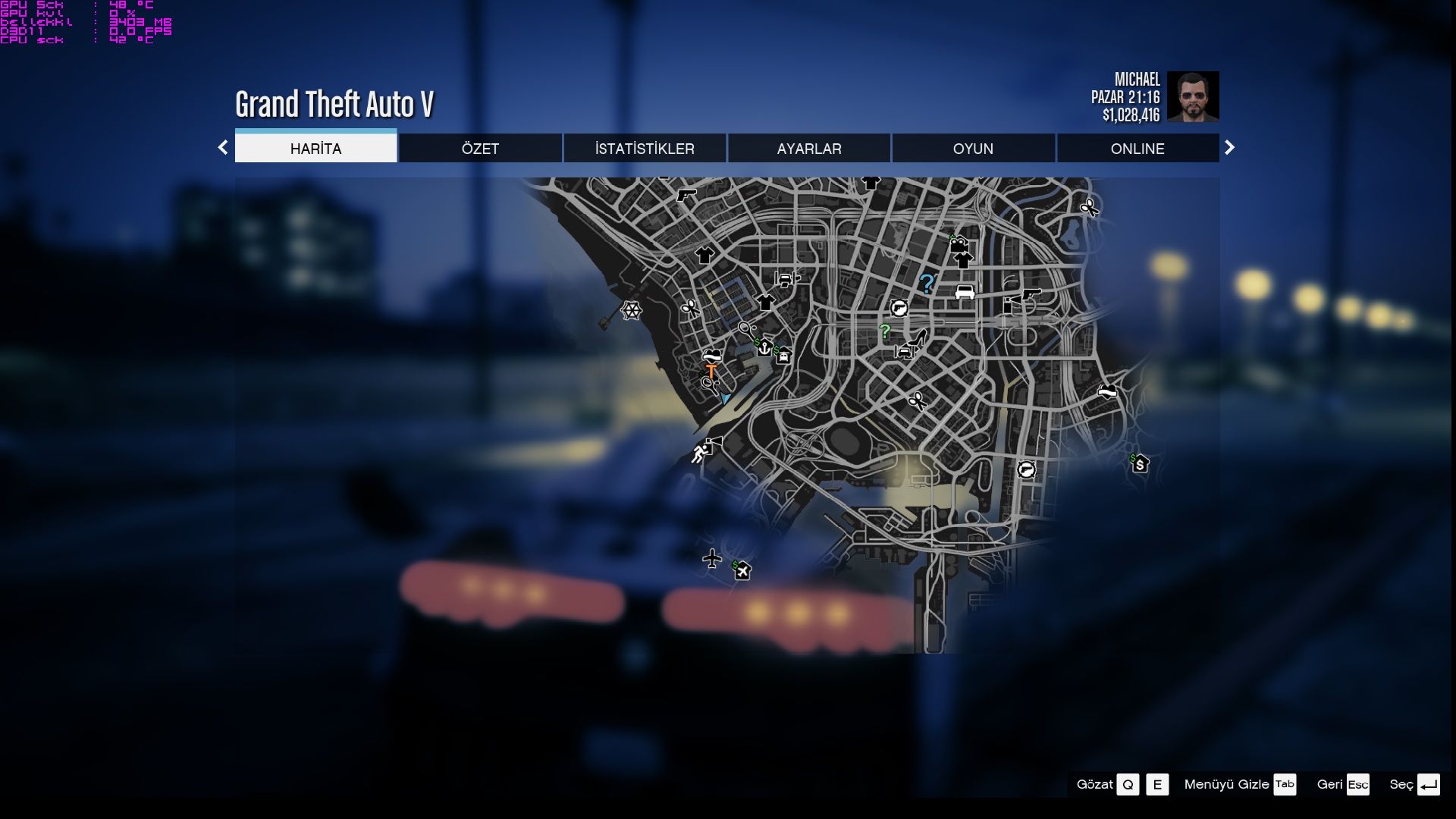The width and height of the screenshot is (1456, 819).
Task: Click the right arrow beside the tabs
Action: (x=1229, y=148)
